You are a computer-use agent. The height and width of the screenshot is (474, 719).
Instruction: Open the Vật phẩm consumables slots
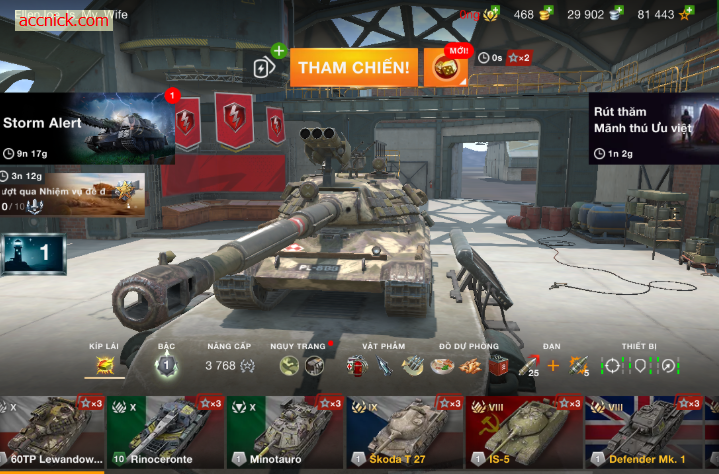click(385, 365)
